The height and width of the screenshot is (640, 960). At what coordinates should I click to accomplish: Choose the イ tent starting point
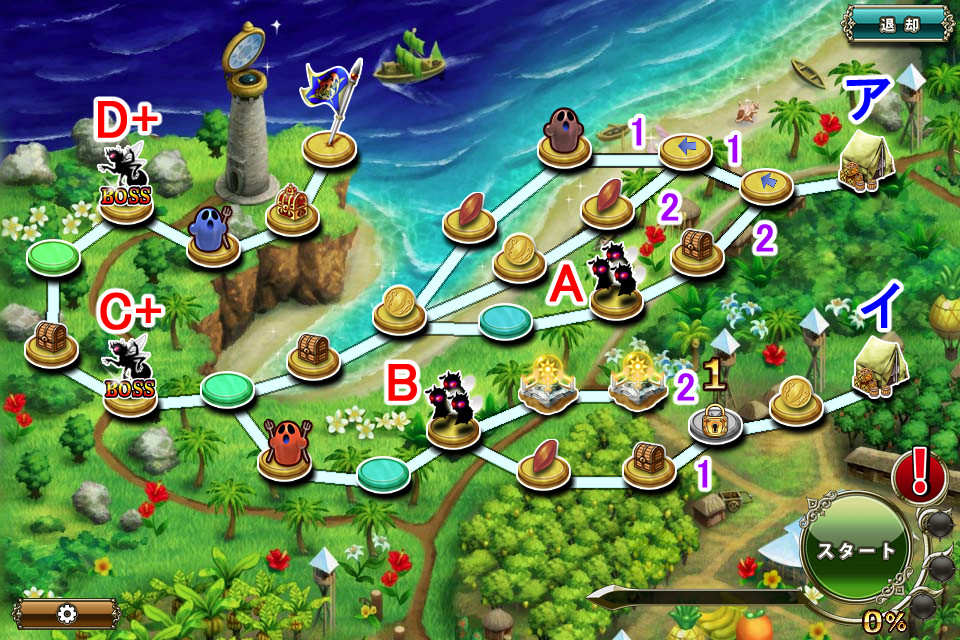coord(880,367)
